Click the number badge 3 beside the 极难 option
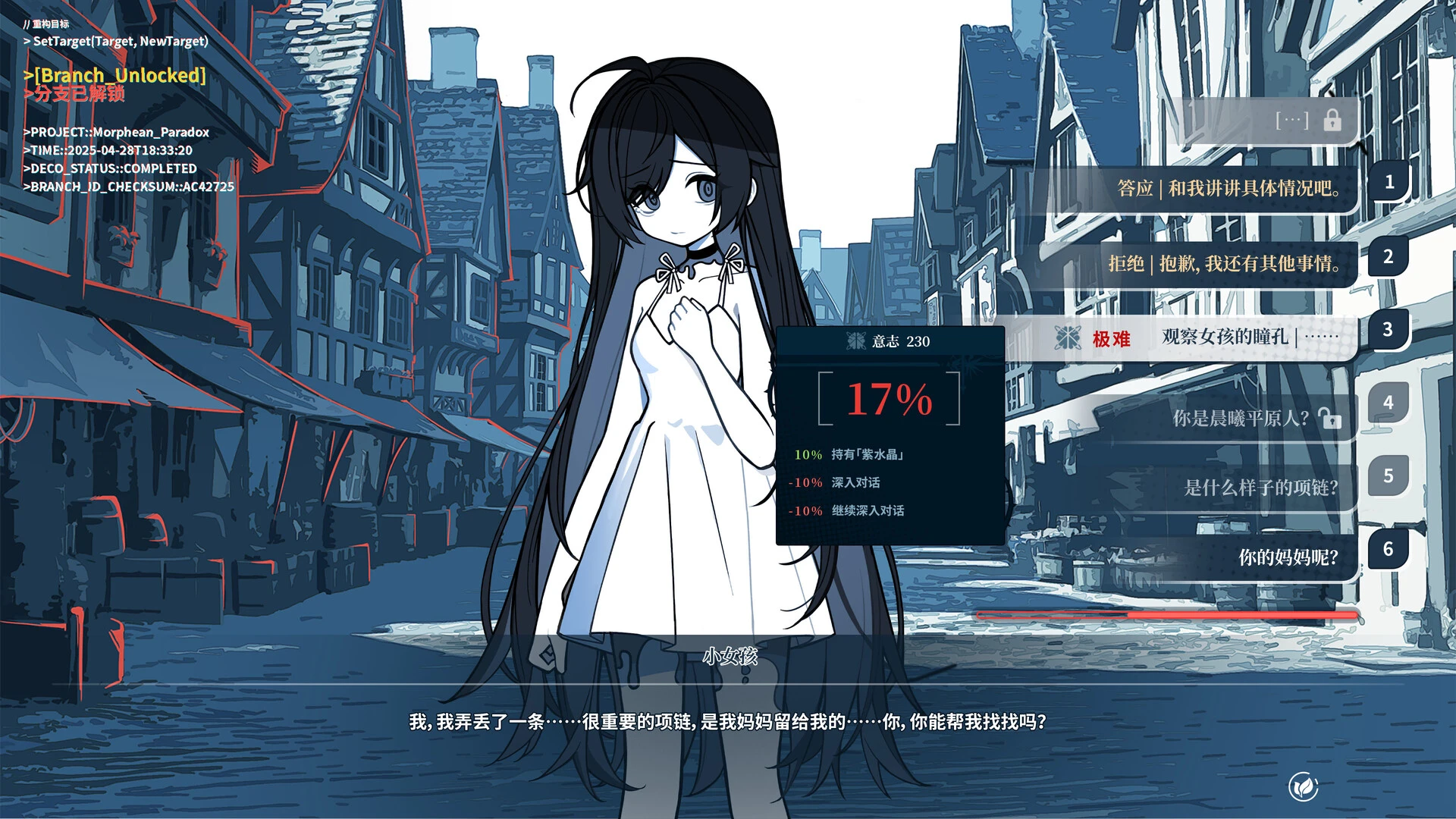Image resolution: width=1456 pixels, height=819 pixels. coord(1388,329)
